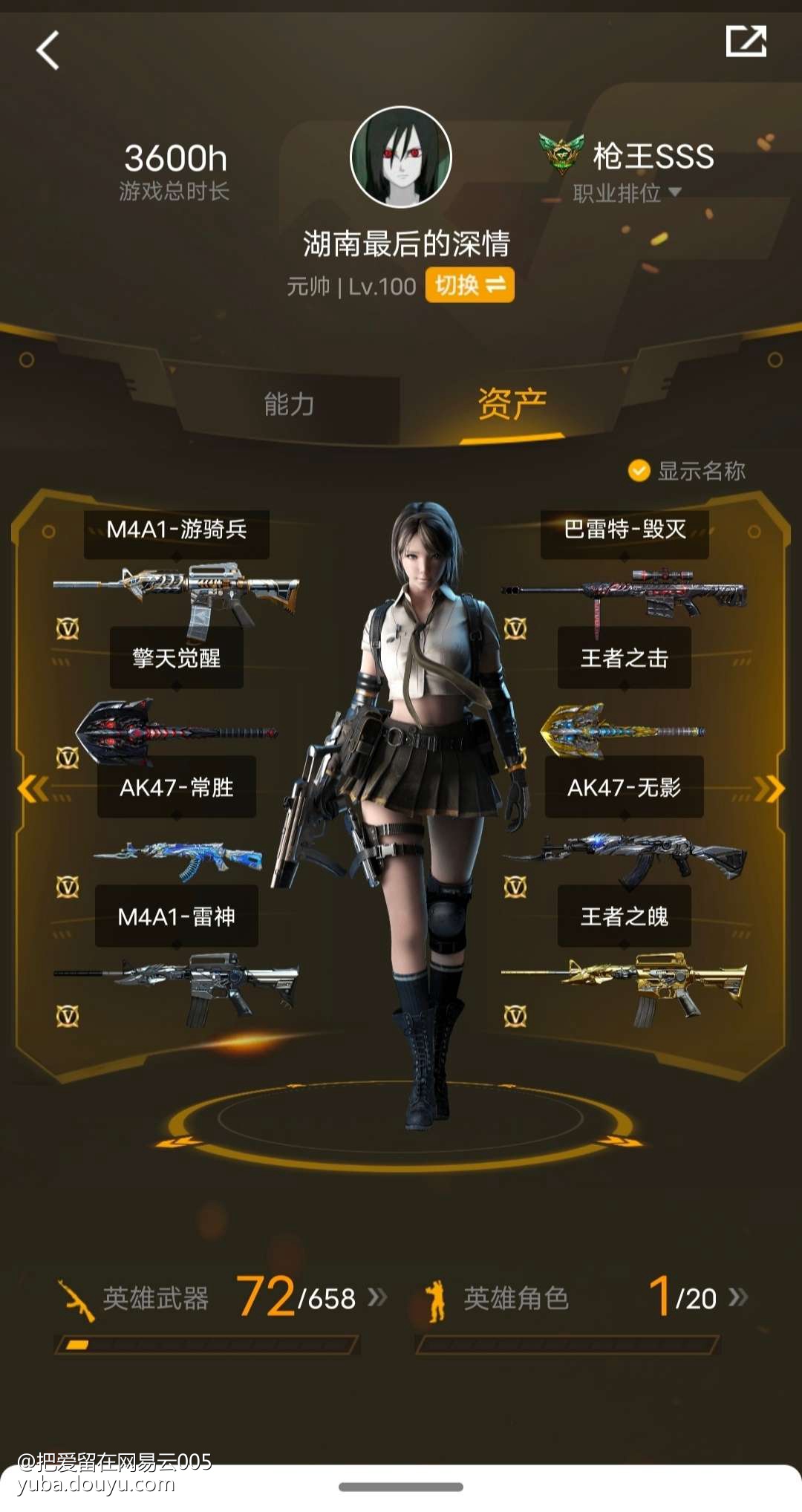Click the orange 切换 switch button

[x=469, y=285]
